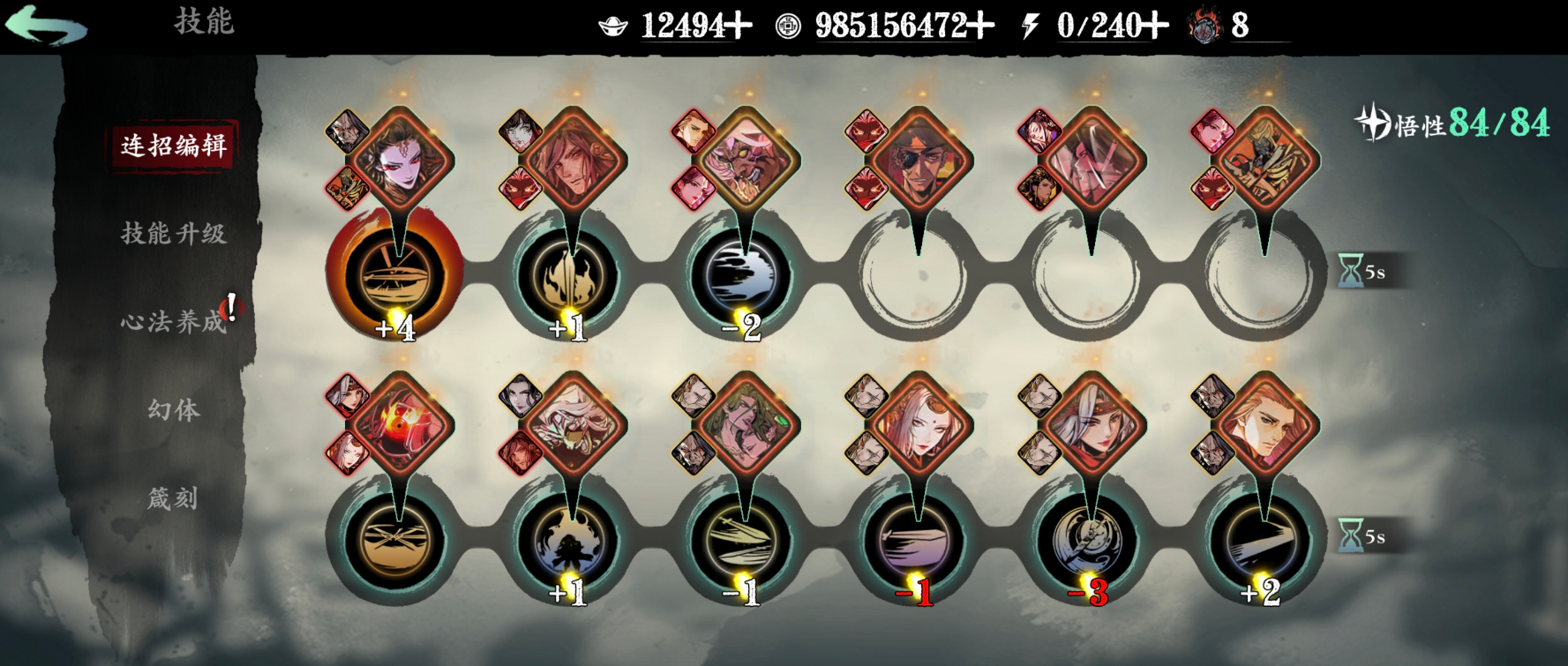The height and width of the screenshot is (666, 1568).
Task: Open the 技能升级 tab
Action: 174,234
